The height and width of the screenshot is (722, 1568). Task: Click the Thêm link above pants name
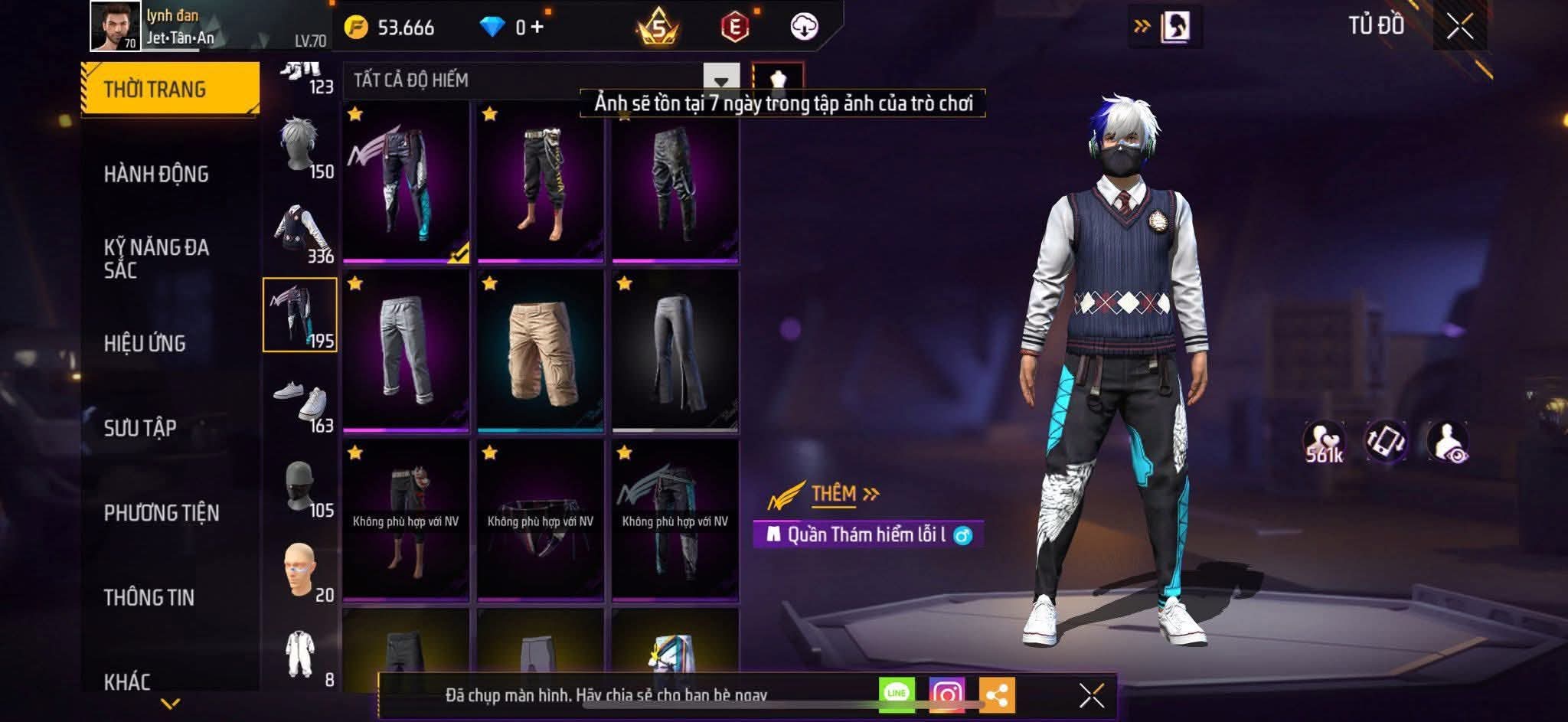coord(835,494)
